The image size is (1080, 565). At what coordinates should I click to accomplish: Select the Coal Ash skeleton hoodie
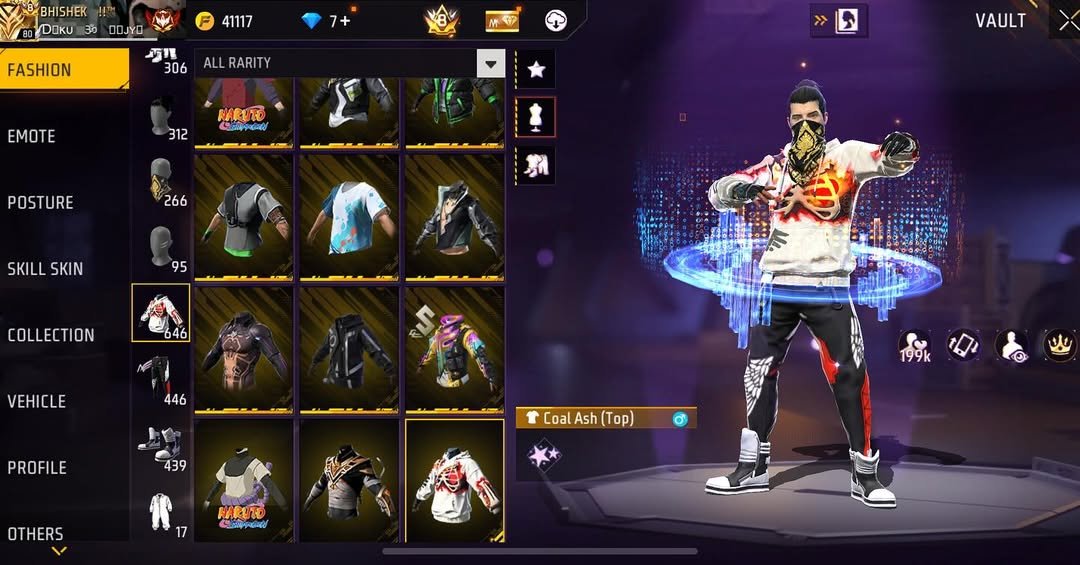tap(454, 480)
